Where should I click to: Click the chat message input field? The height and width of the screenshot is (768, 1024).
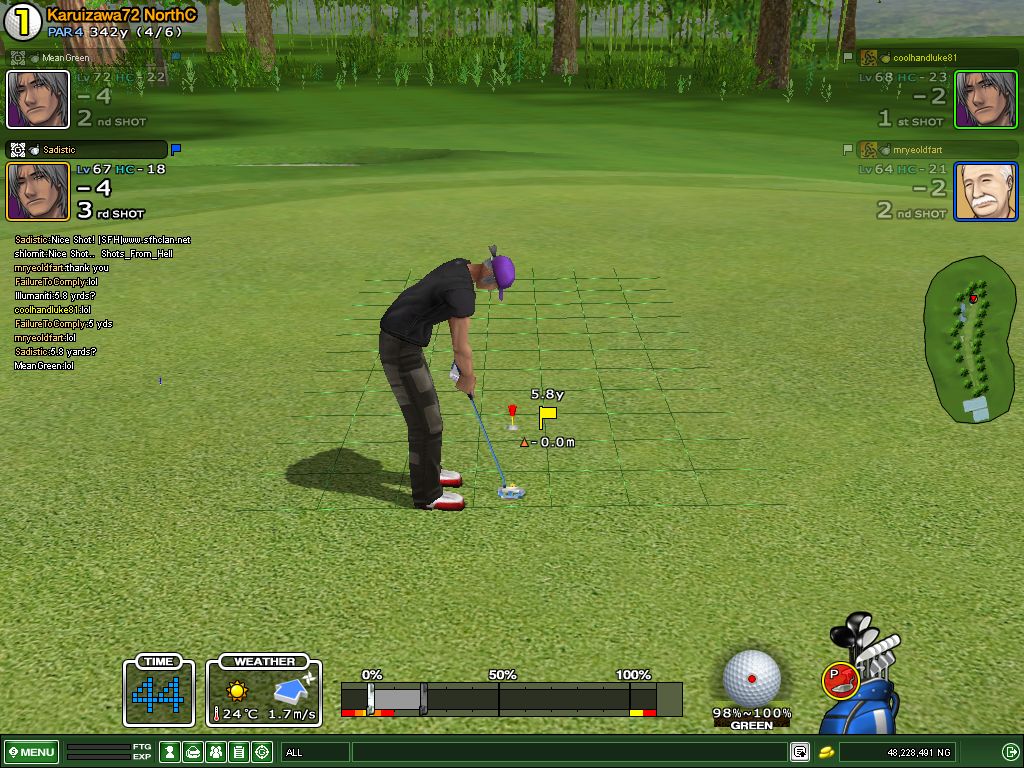click(x=568, y=752)
